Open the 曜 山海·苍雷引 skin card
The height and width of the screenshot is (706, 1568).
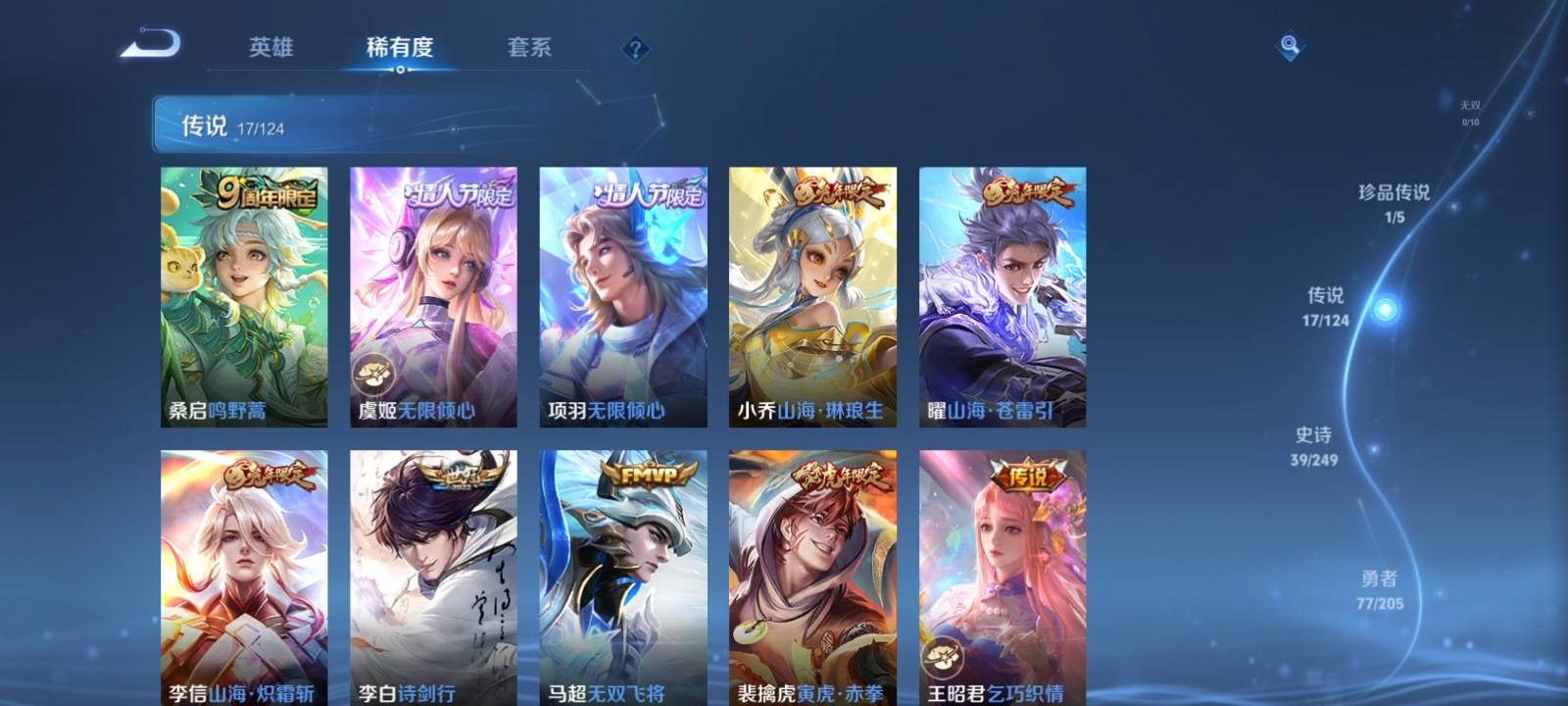(x=1002, y=296)
